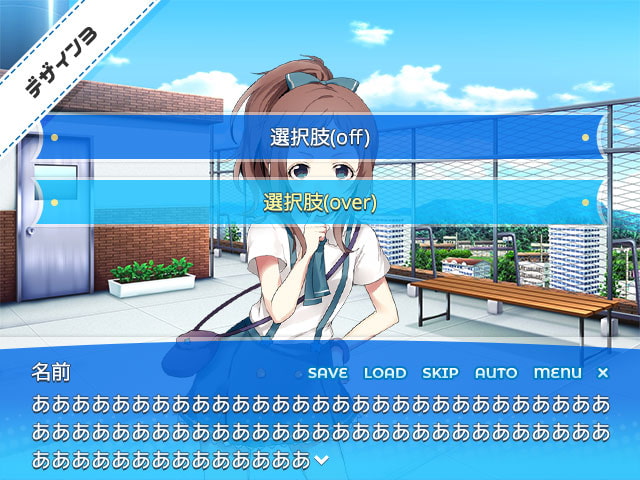Select the highlighted 選択肢(over) choice
Image resolution: width=640 pixels, height=480 pixels.
[x=319, y=202]
